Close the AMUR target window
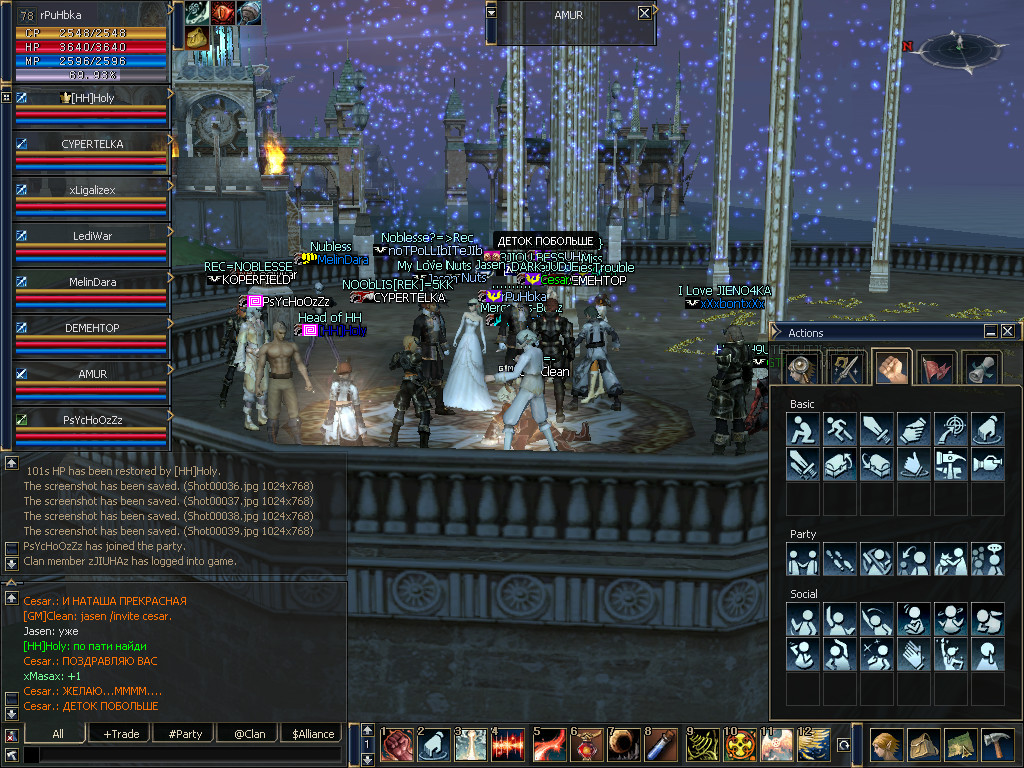This screenshot has height=768, width=1024. (644, 13)
